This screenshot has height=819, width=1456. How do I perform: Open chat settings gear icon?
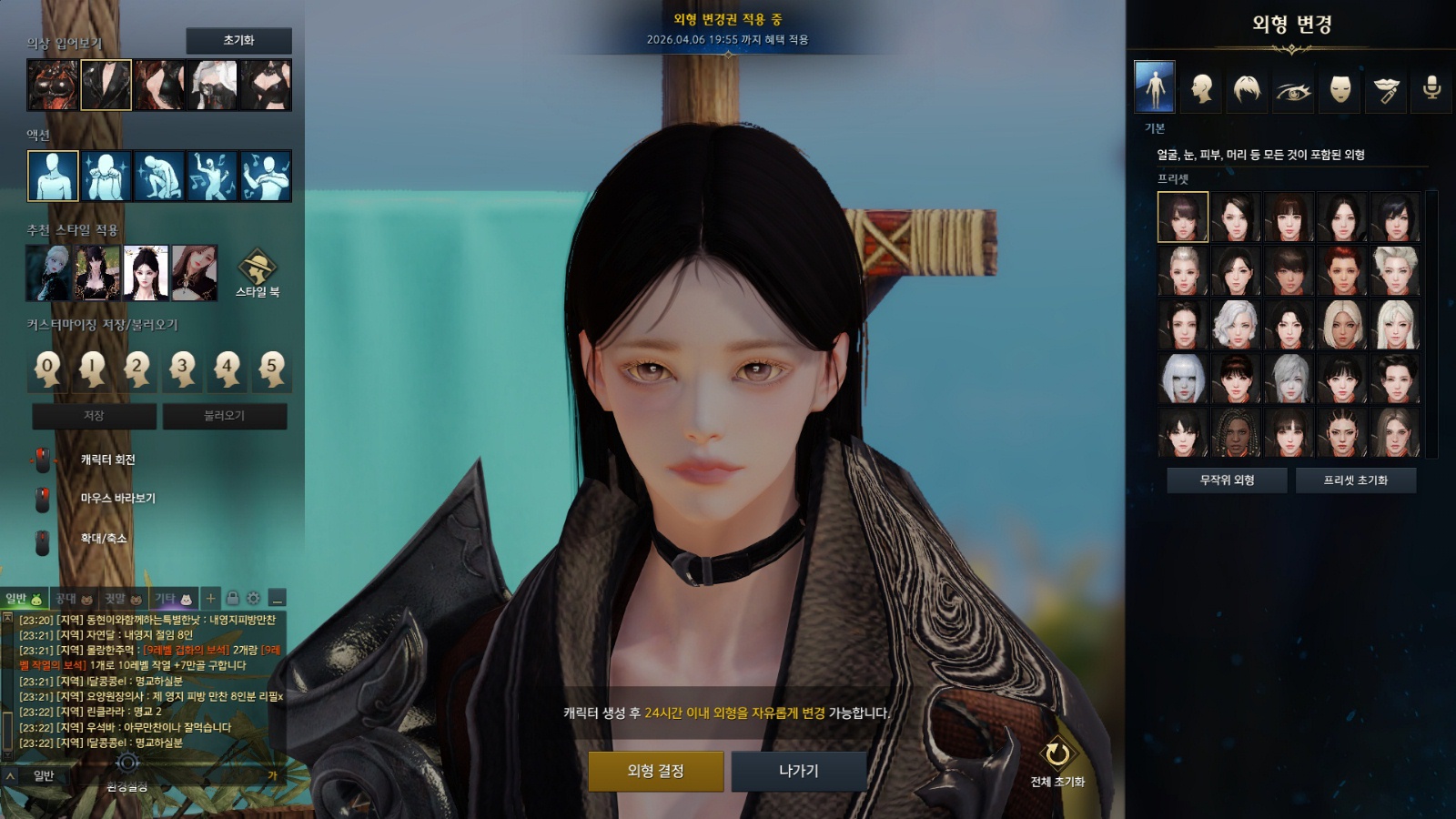pyautogui.click(x=253, y=598)
